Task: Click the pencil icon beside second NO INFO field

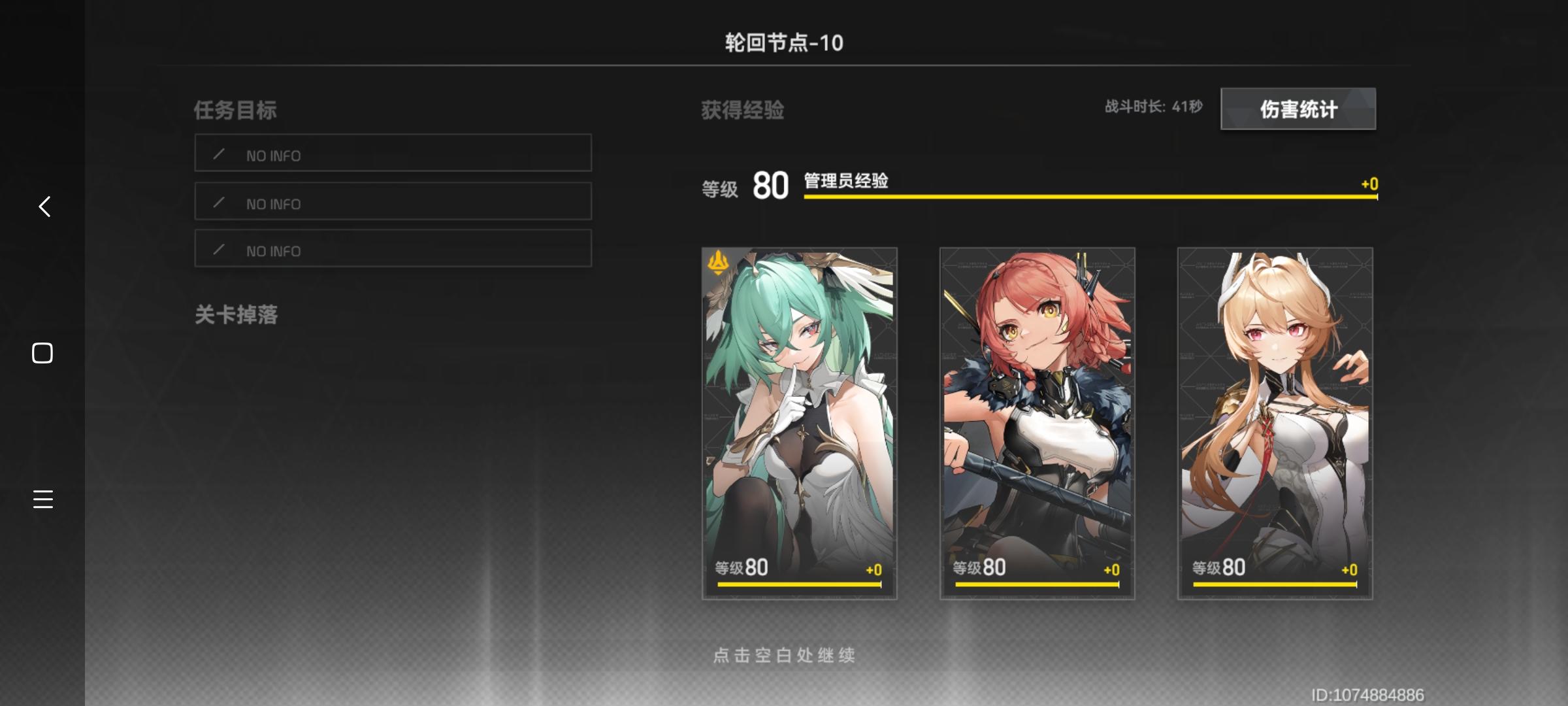Action: [x=220, y=202]
